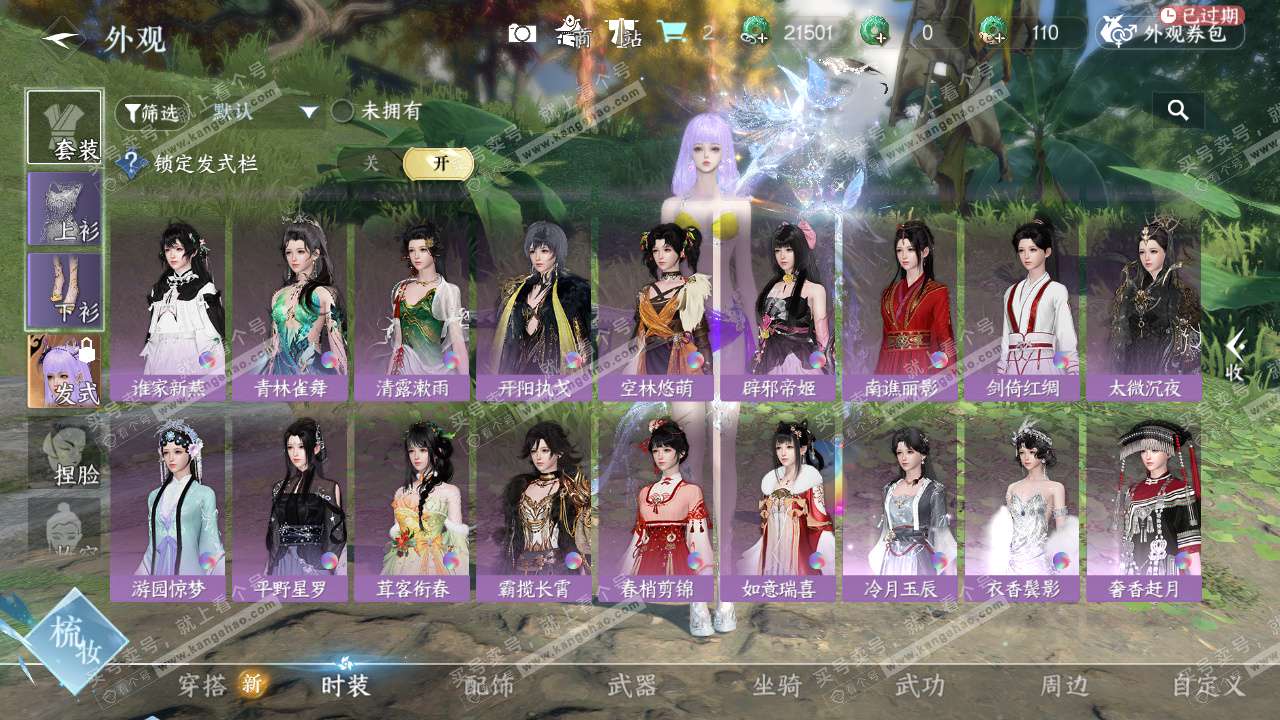Open the shopping cart icon
The width and height of the screenshot is (1280, 720).
tap(672, 33)
